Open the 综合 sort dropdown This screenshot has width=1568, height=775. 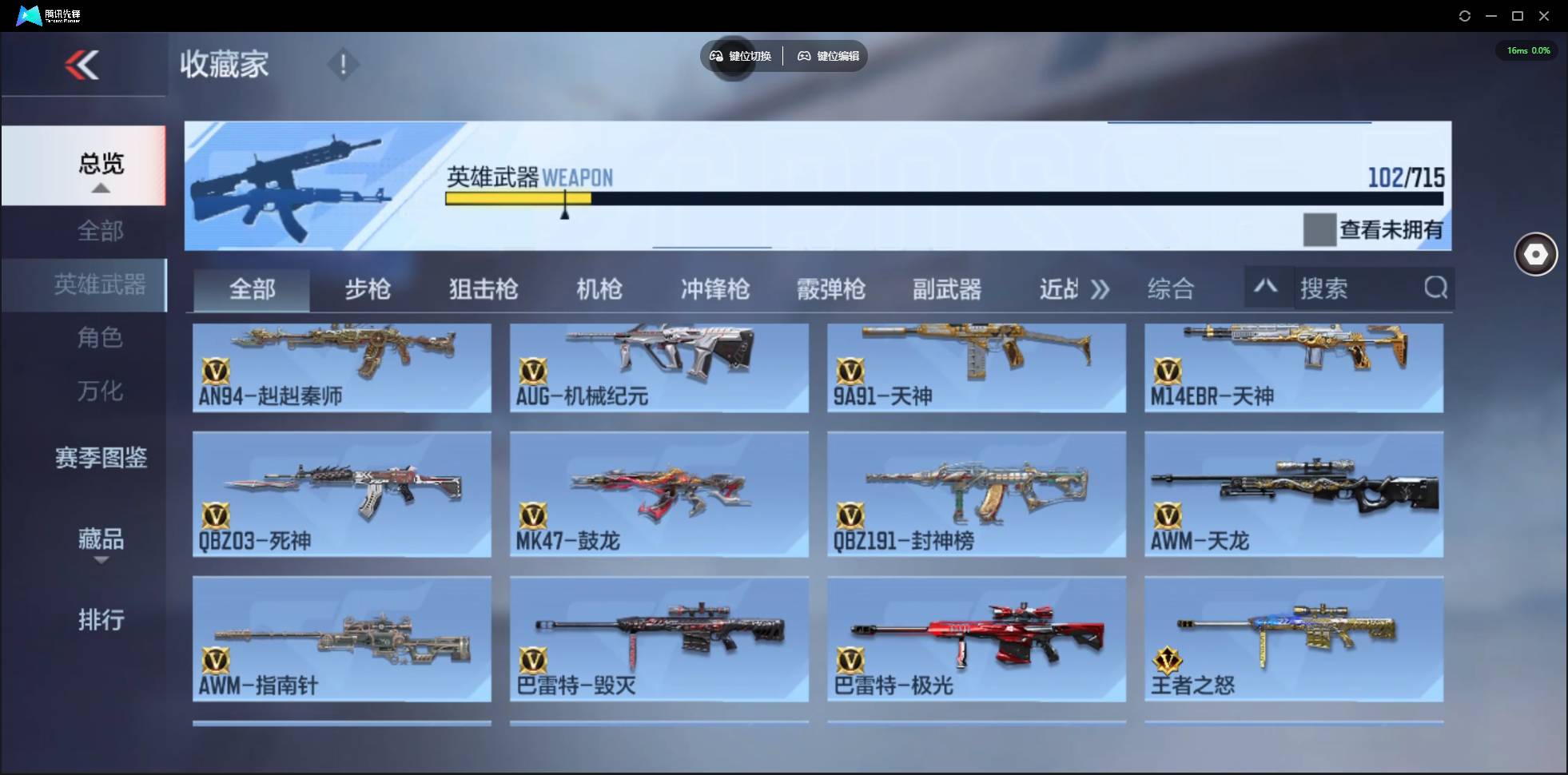click(x=1172, y=289)
